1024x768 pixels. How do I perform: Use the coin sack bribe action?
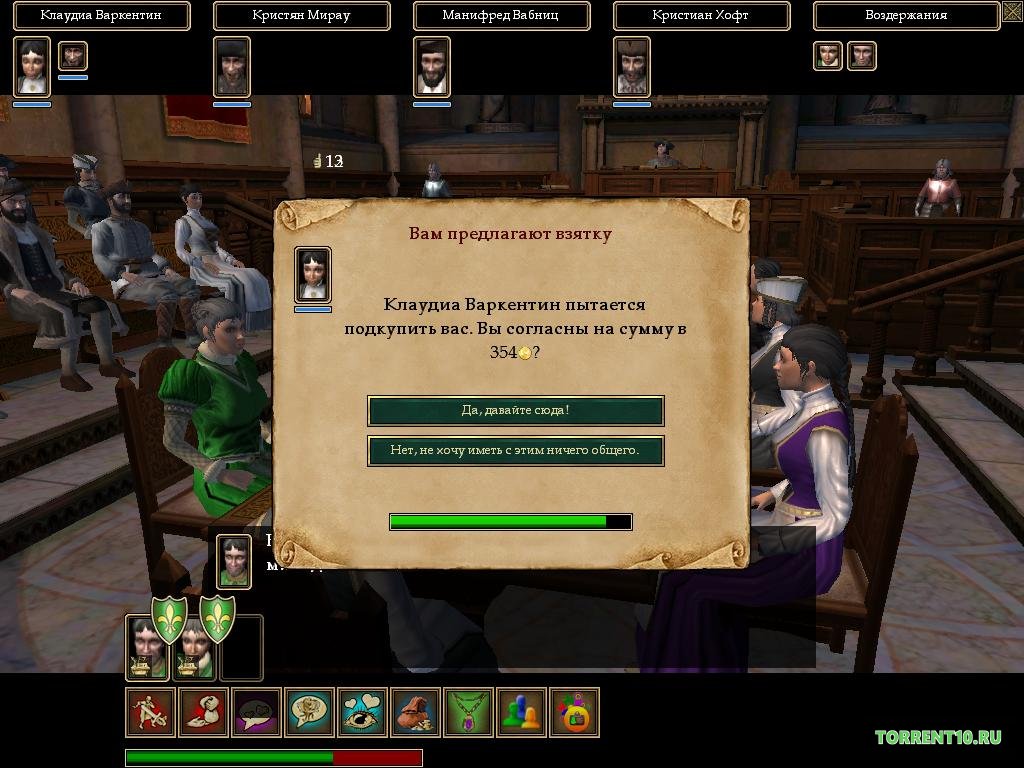(416, 712)
